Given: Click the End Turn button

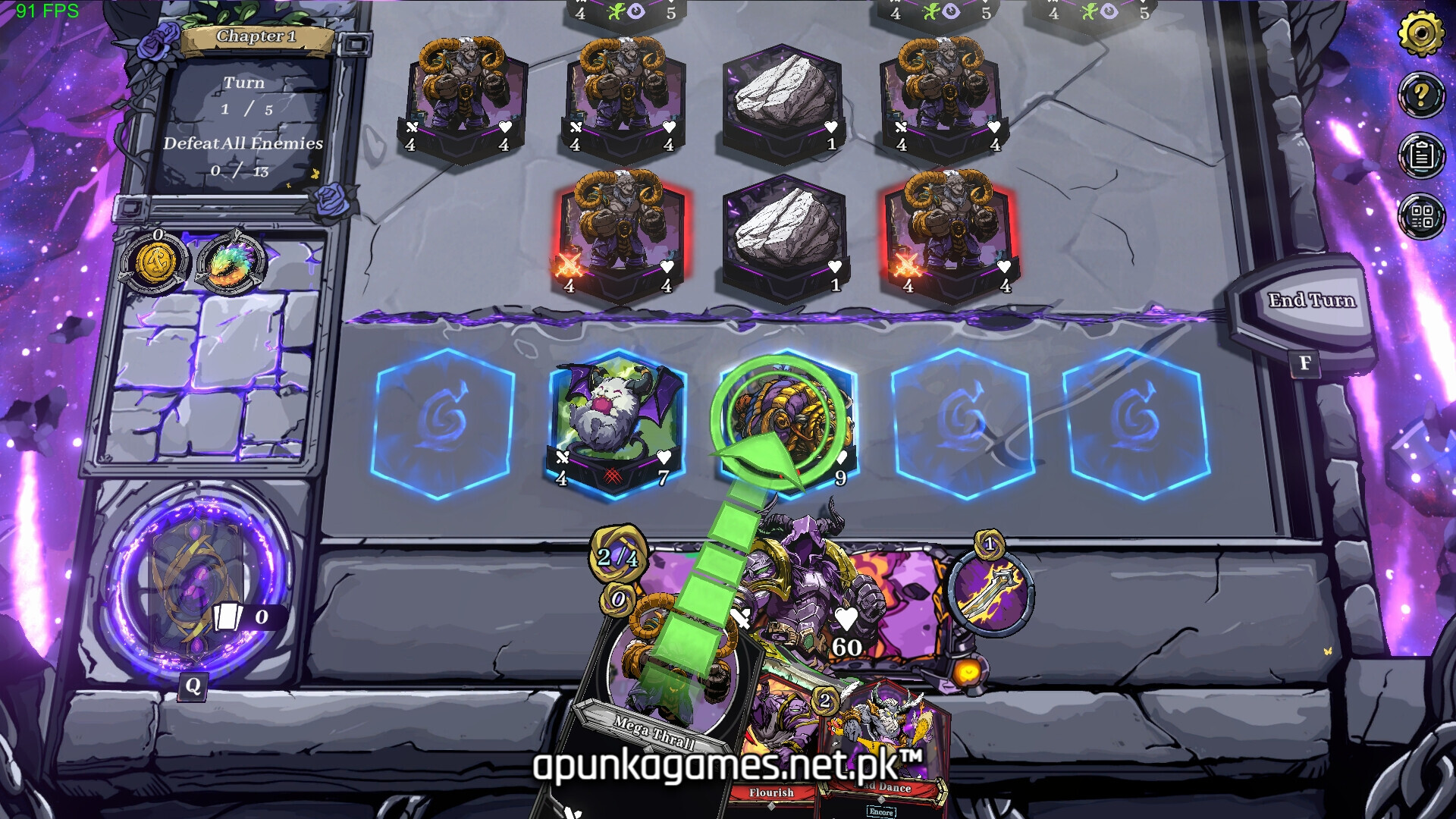Looking at the screenshot, I should click(1310, 302).
